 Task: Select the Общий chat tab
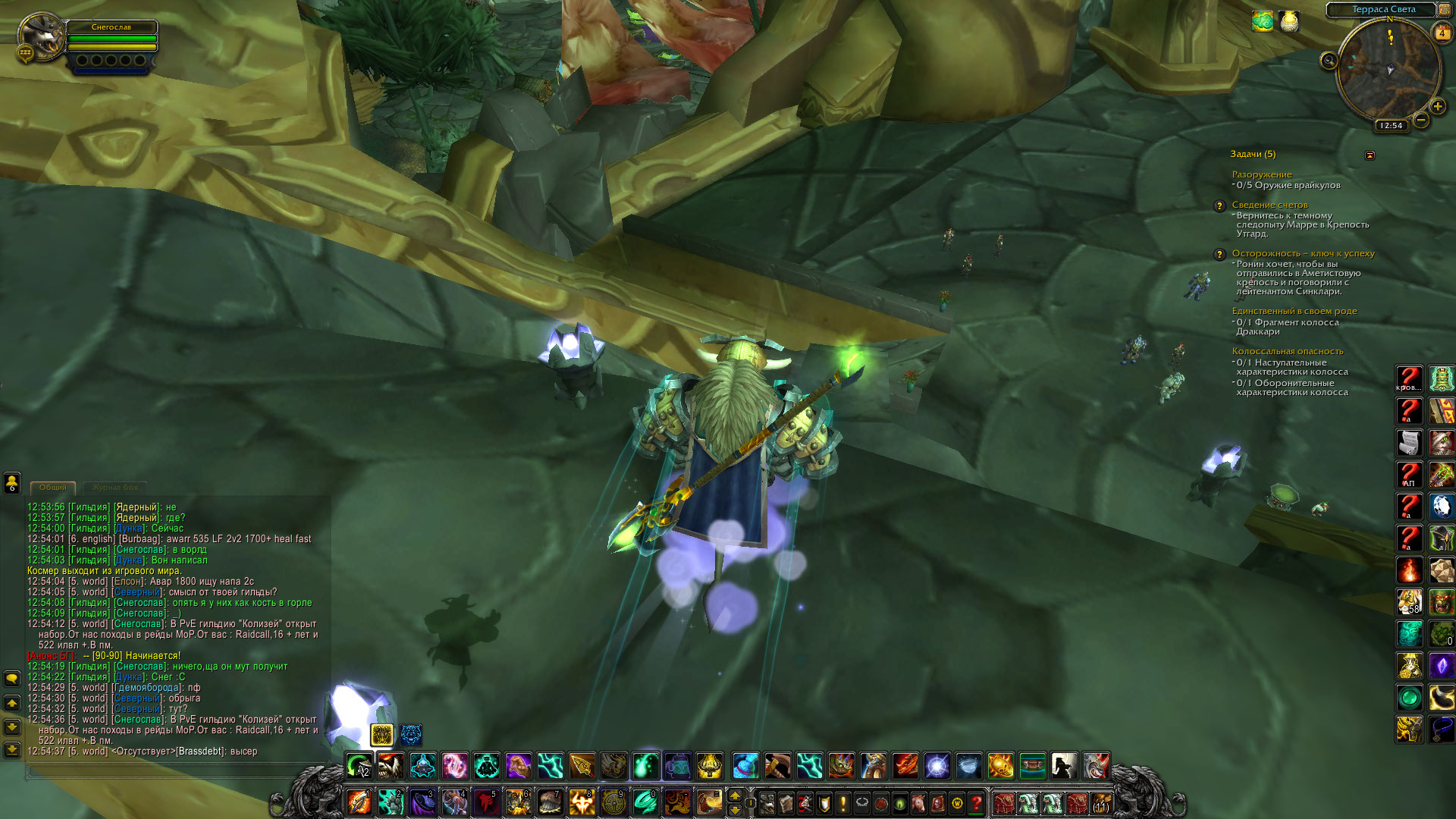pos(53,488)
